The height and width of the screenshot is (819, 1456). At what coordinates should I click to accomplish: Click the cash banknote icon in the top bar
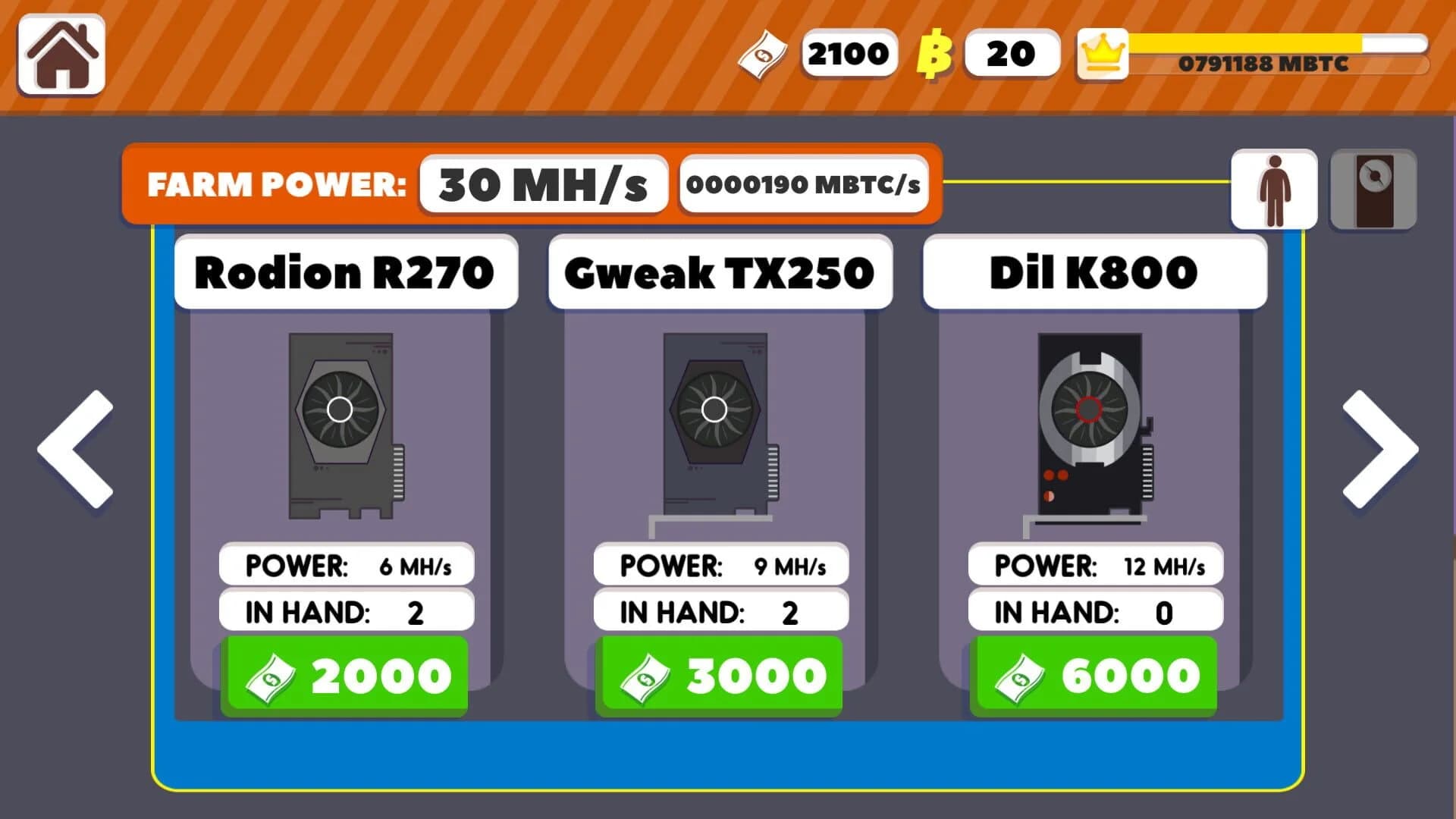762,53
